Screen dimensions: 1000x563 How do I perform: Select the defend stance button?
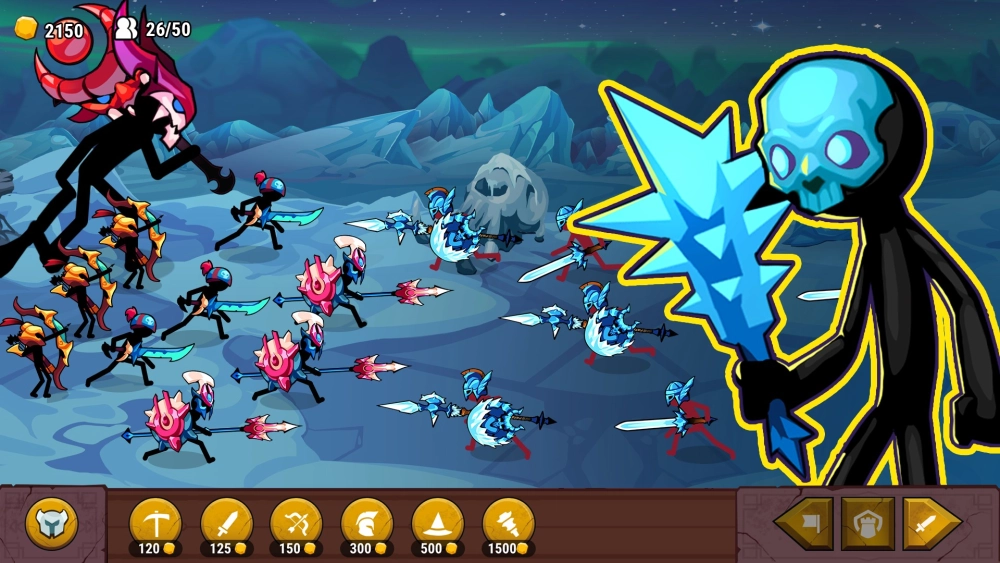coord(867,523)
